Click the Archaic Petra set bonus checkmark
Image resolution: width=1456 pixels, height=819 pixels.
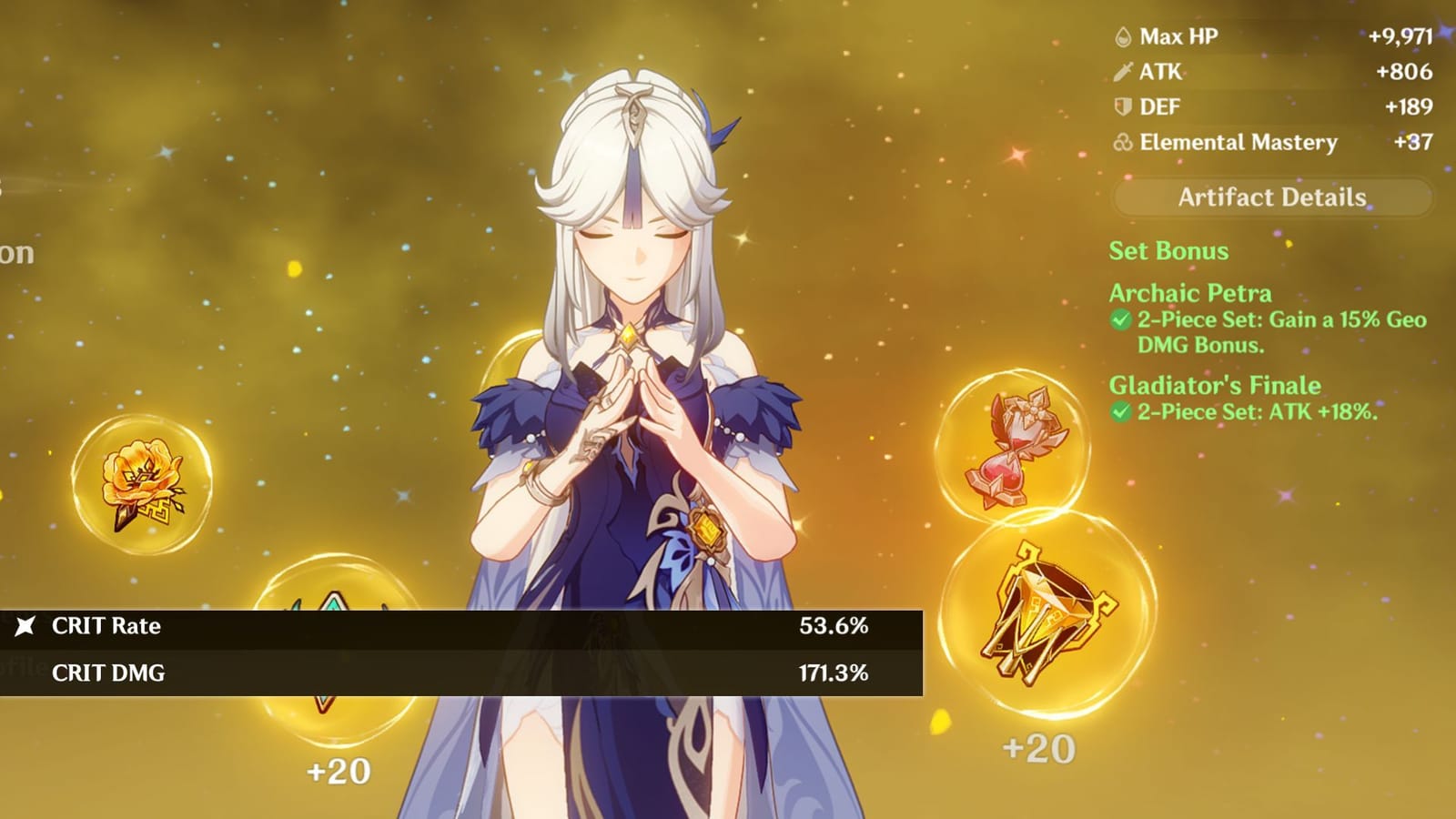(x=1120, y=320)
